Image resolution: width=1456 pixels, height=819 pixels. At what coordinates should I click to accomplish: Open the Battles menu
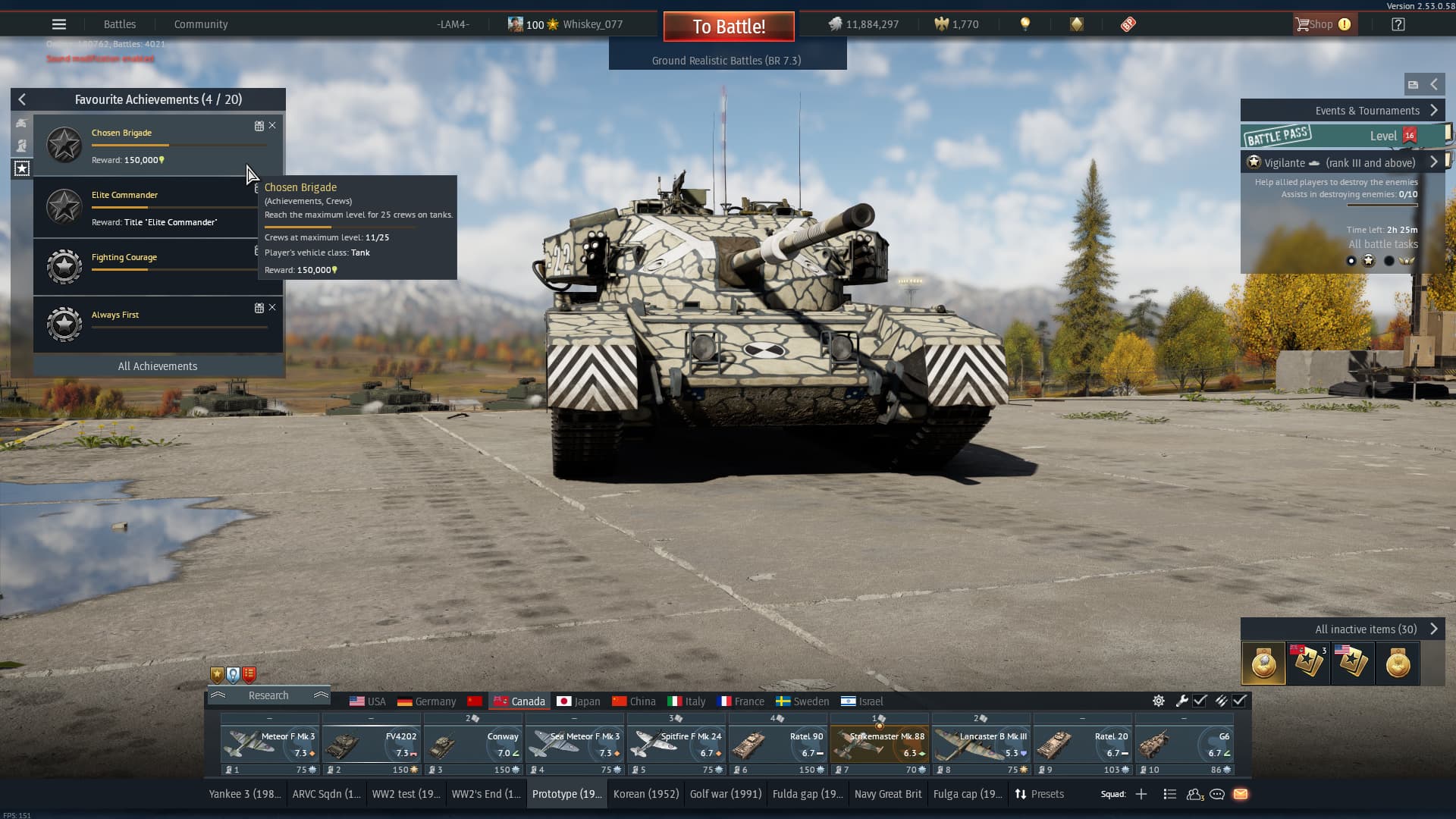[x=120, y=24]
